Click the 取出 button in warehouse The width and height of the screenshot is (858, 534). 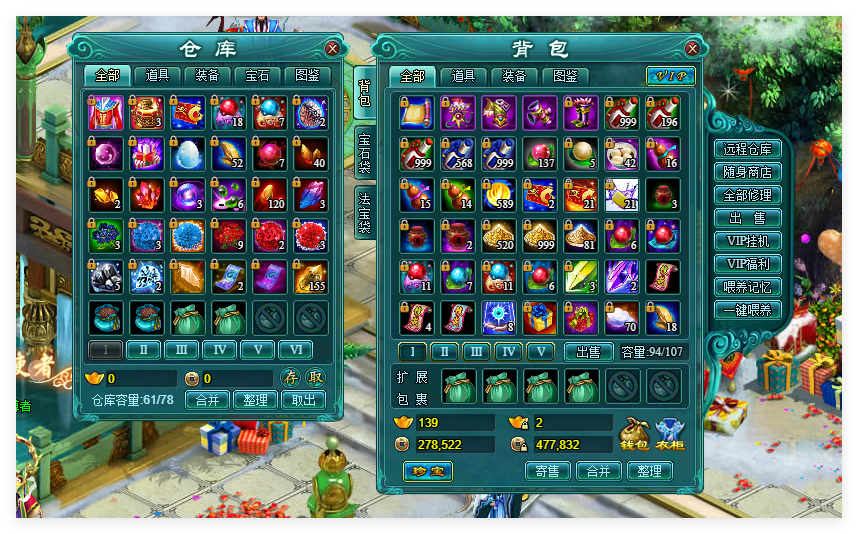pos(303,400)
